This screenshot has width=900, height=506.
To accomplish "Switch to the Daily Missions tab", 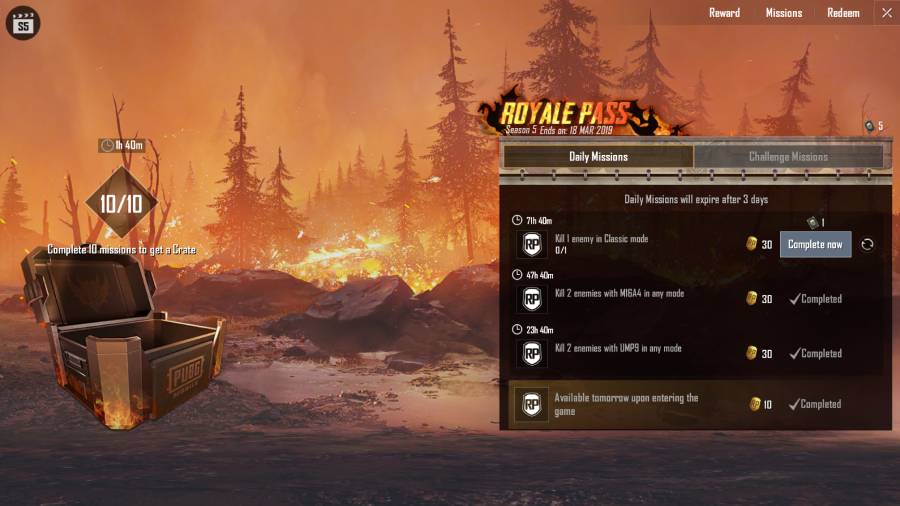I will 598,157.
